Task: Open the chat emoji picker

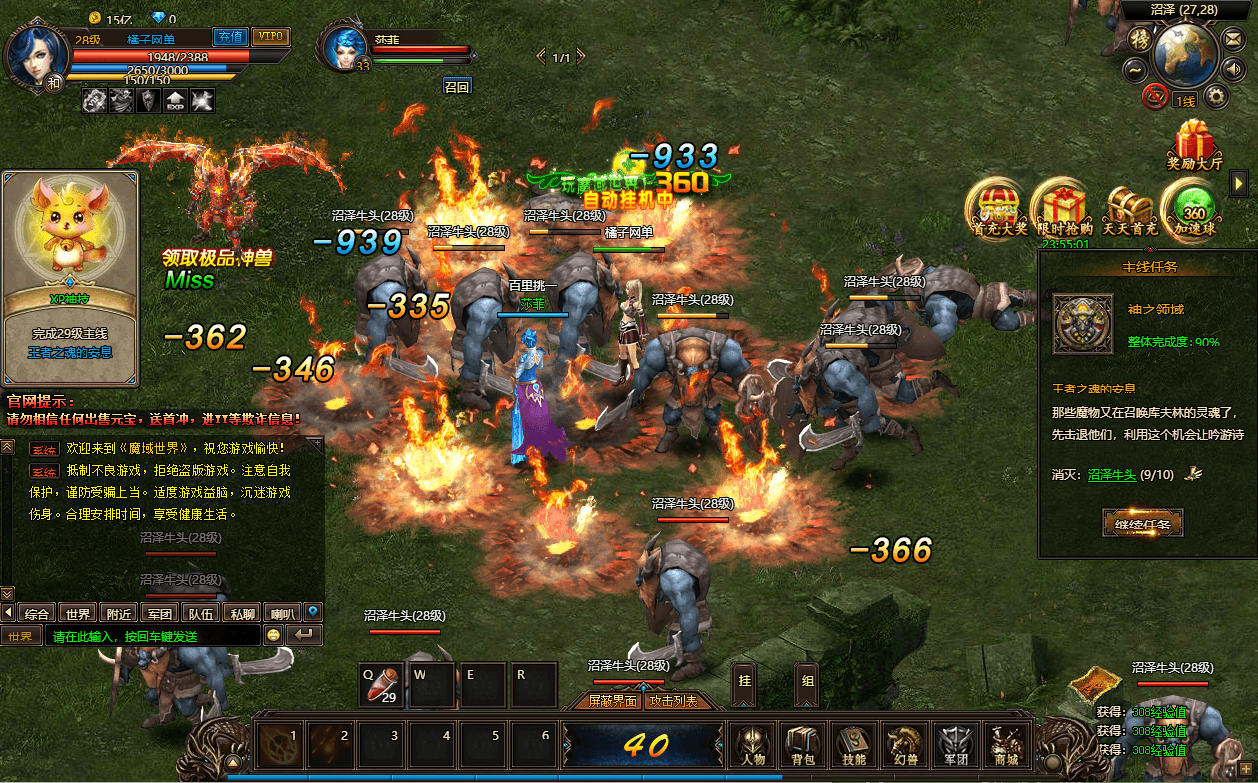Action: click(x=274, y=636)
